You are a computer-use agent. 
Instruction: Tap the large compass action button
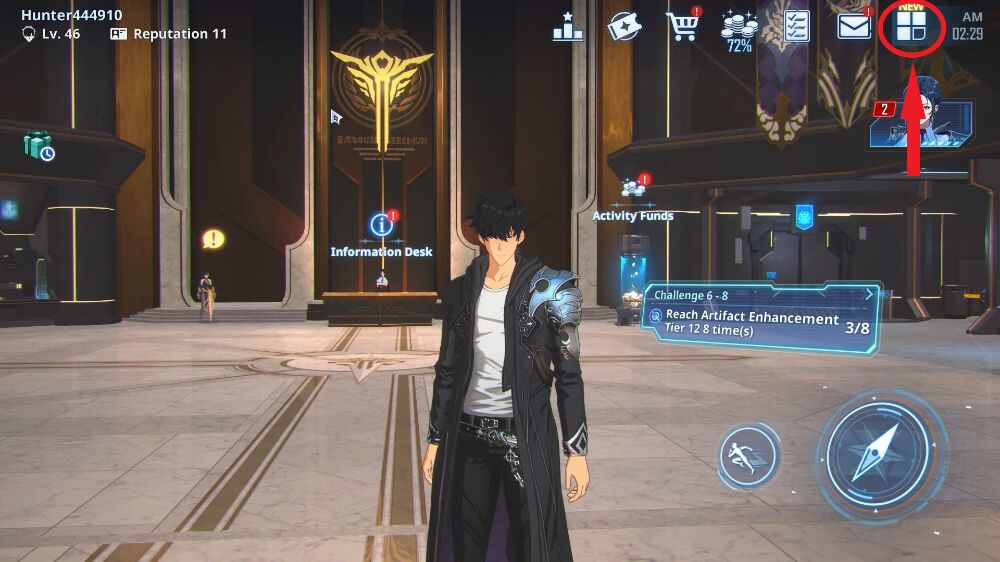tap(880, 456)
